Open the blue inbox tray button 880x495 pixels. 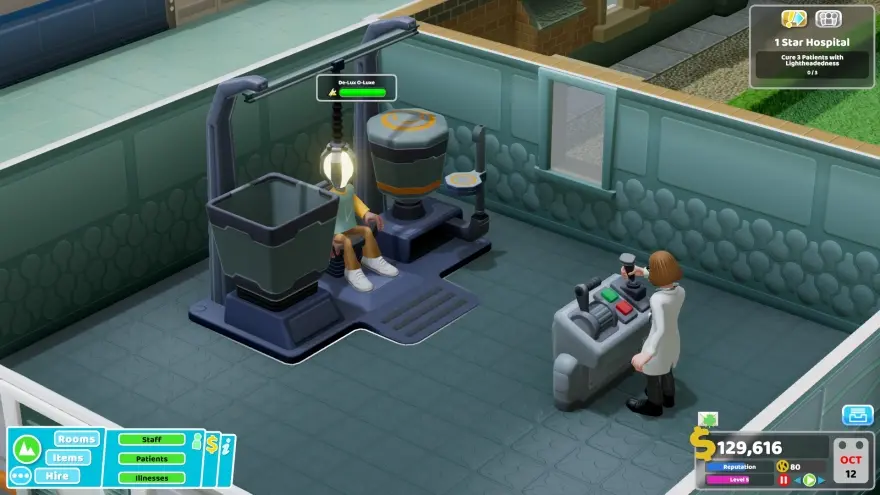click(x=857, y=415)
